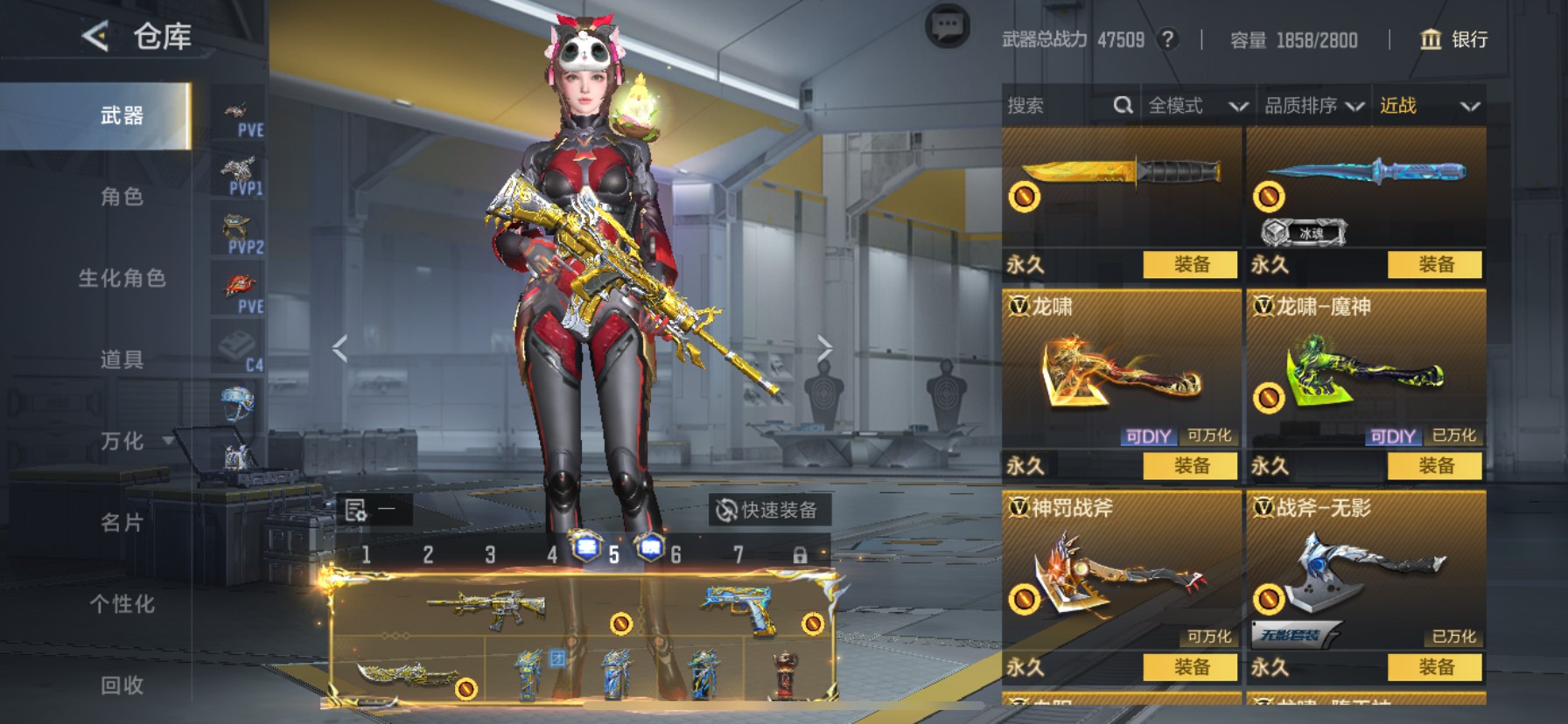The height and width of the screenshot is (724, 1568).
Task: Open the 全模式 mode dropdown
Action: tap(1197, 106)
